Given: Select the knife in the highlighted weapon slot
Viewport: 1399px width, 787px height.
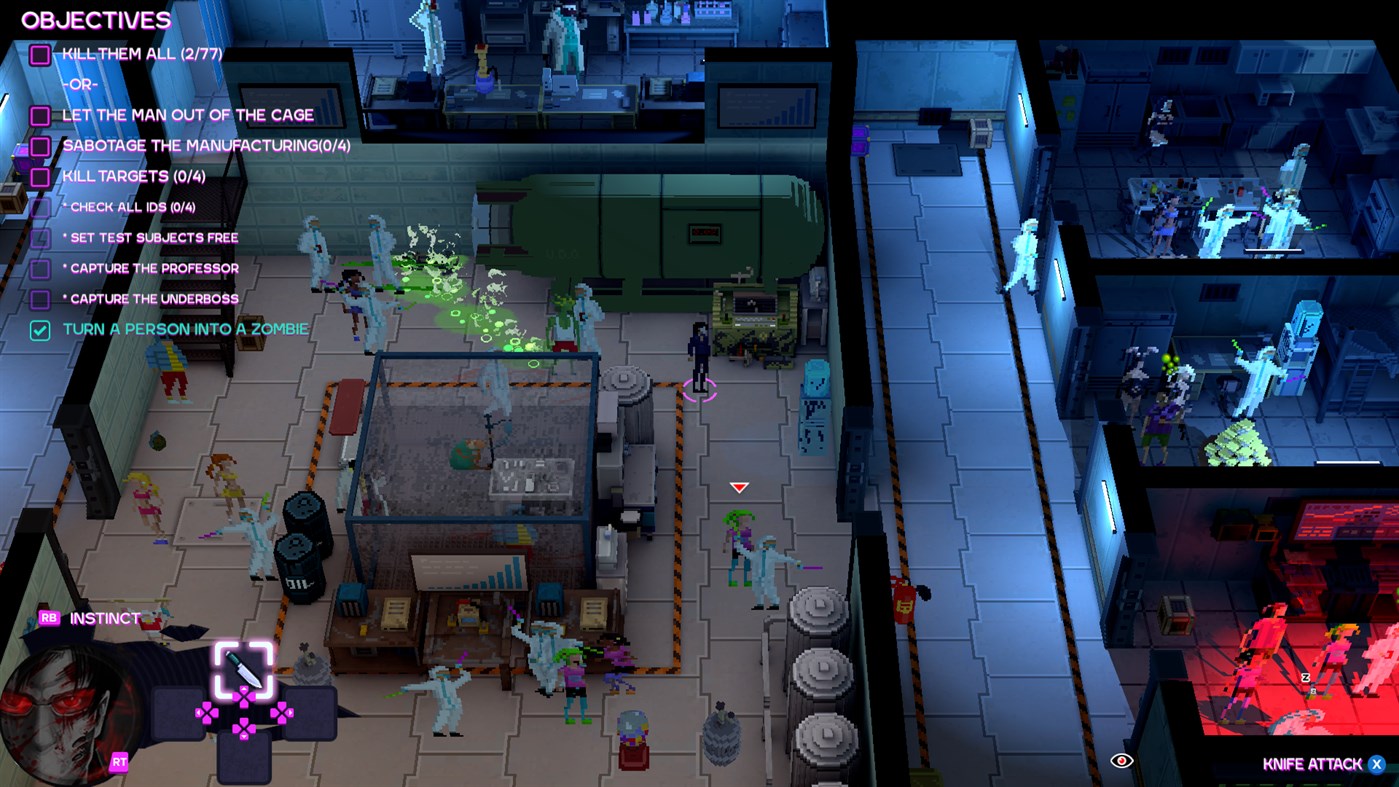Looking at the screenshot, I should tap(242, 667).
